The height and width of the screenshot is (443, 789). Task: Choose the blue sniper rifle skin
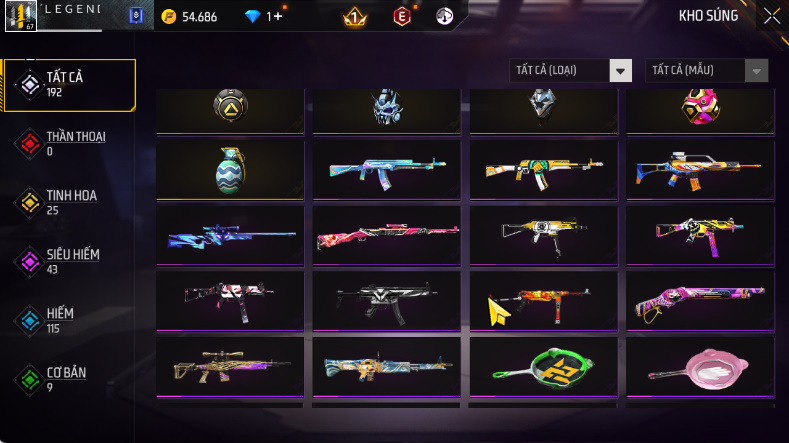coord(230,236)
